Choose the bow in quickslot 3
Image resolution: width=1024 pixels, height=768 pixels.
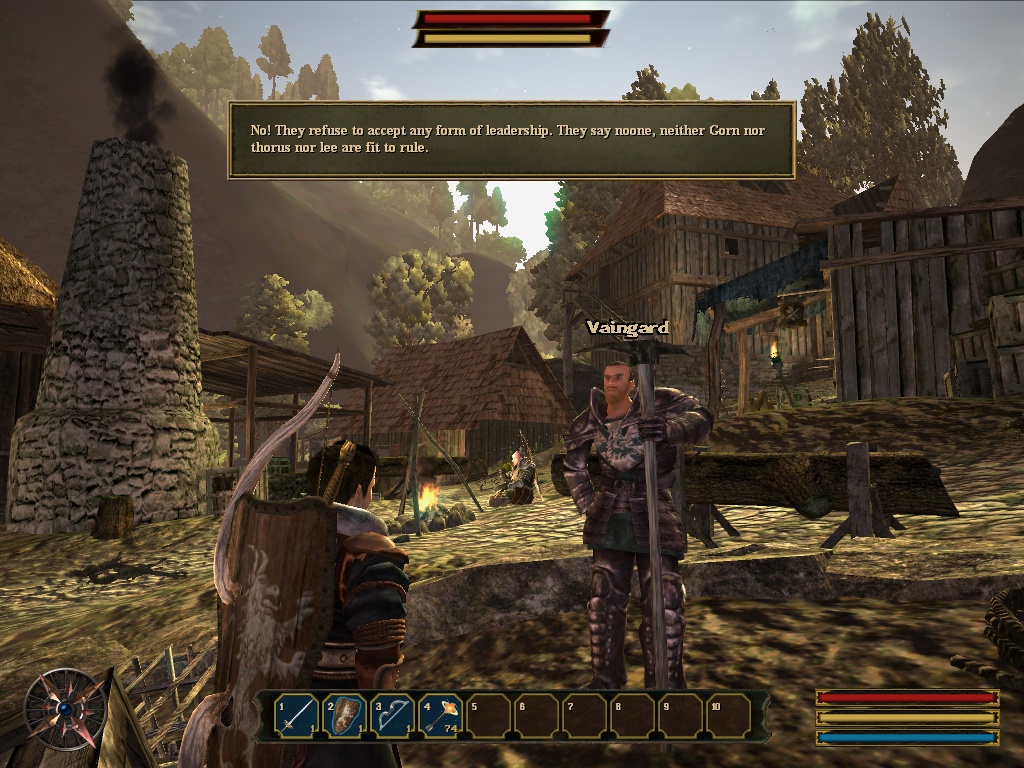pyautogui.click(x=393, y=716)
